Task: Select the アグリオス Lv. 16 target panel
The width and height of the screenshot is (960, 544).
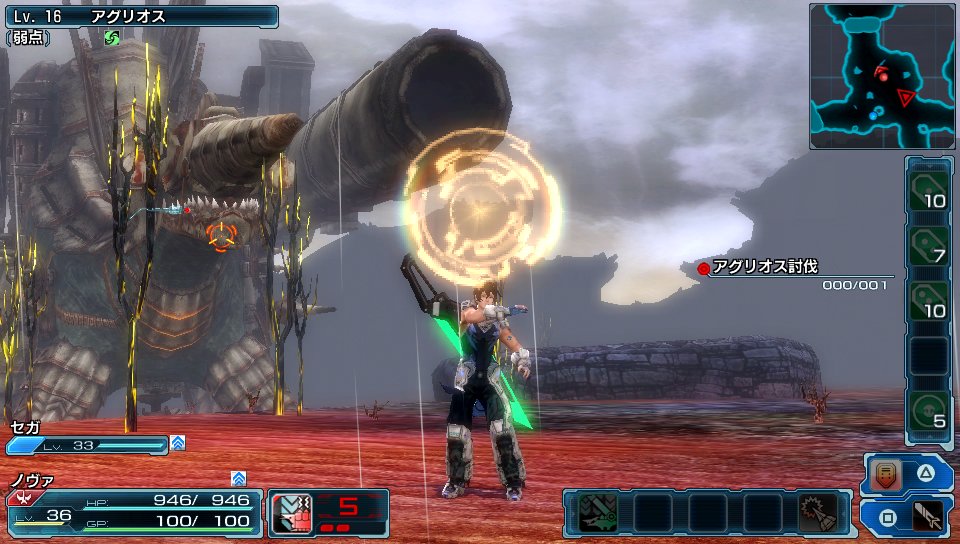Action: [x=140, y=17]
